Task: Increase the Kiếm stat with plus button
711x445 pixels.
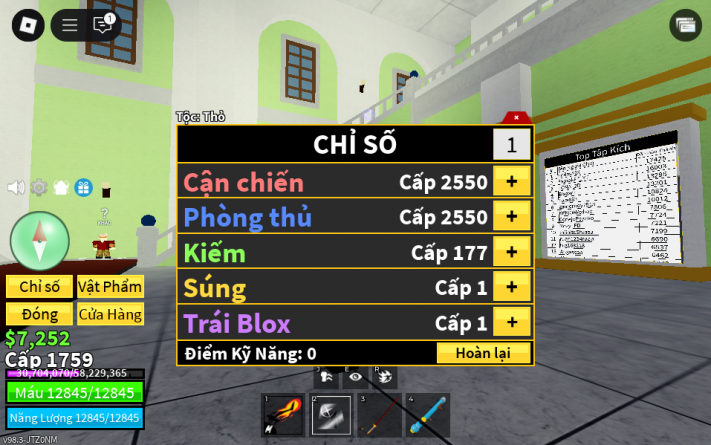Action: click(x=511, y=252)
